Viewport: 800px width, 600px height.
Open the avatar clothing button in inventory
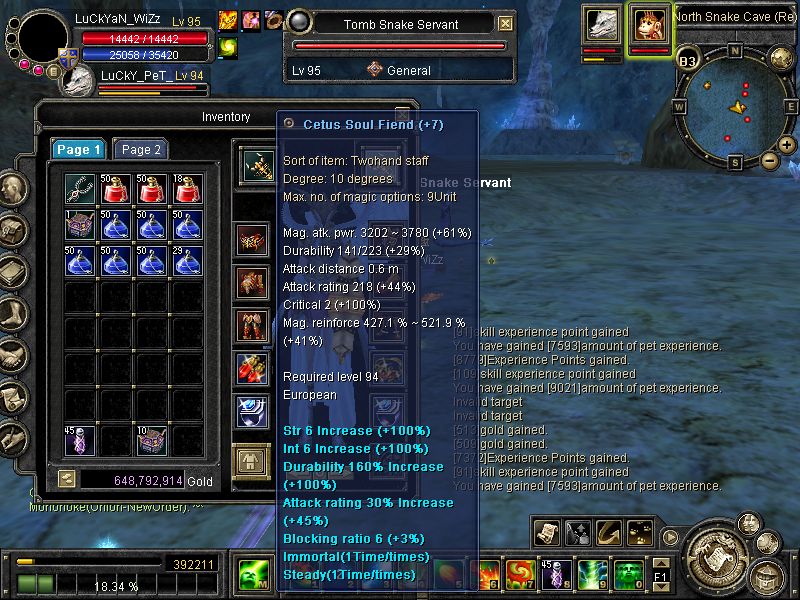point(250,459)
